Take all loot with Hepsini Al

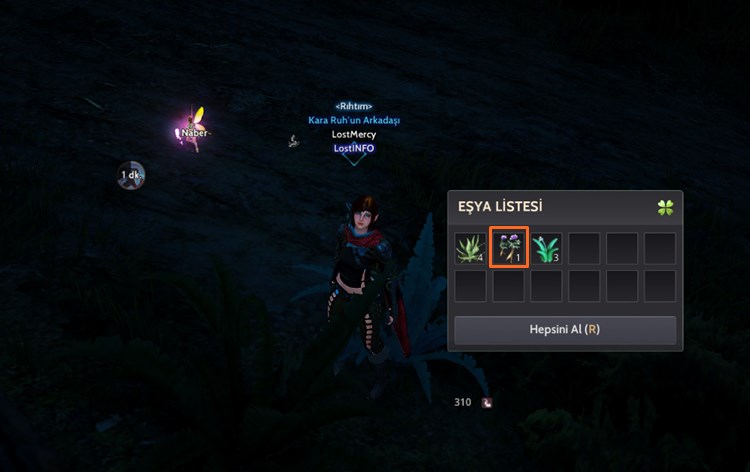click(x=565, y=329)
